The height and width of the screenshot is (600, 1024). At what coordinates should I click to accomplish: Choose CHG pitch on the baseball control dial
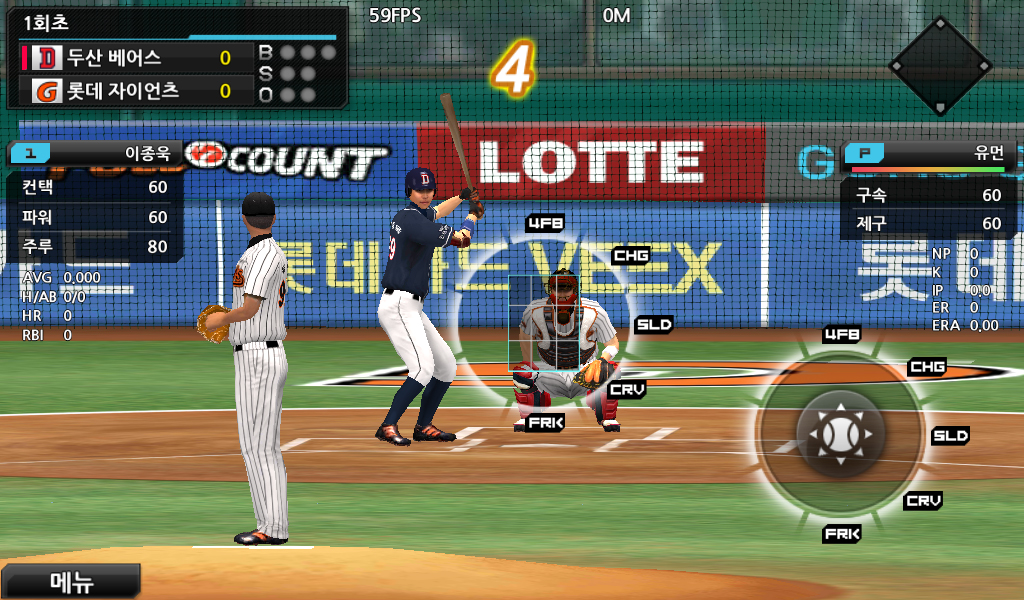(x=927, y=367)
